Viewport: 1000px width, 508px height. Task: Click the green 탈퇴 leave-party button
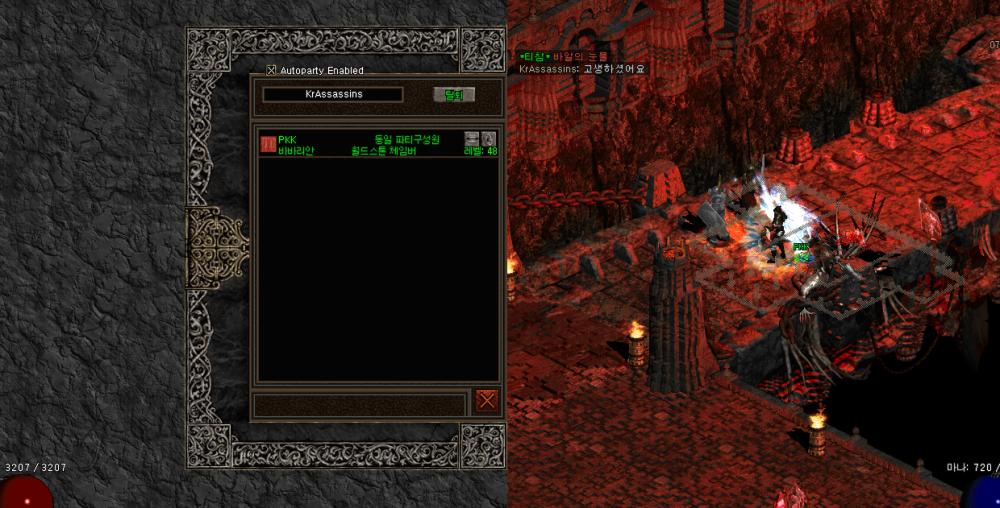coord(453,95)
